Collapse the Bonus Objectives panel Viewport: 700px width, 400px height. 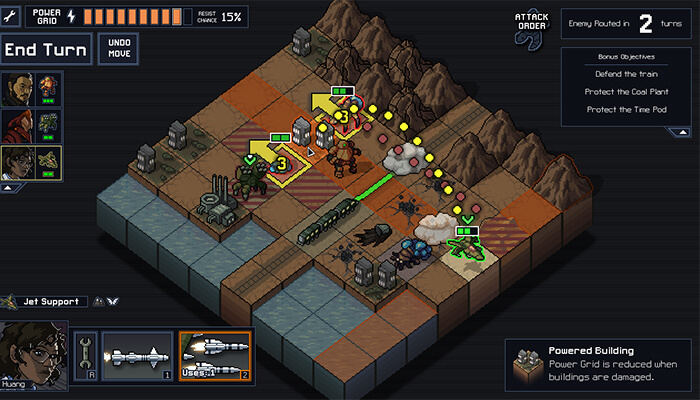click(x=680, y=131)
